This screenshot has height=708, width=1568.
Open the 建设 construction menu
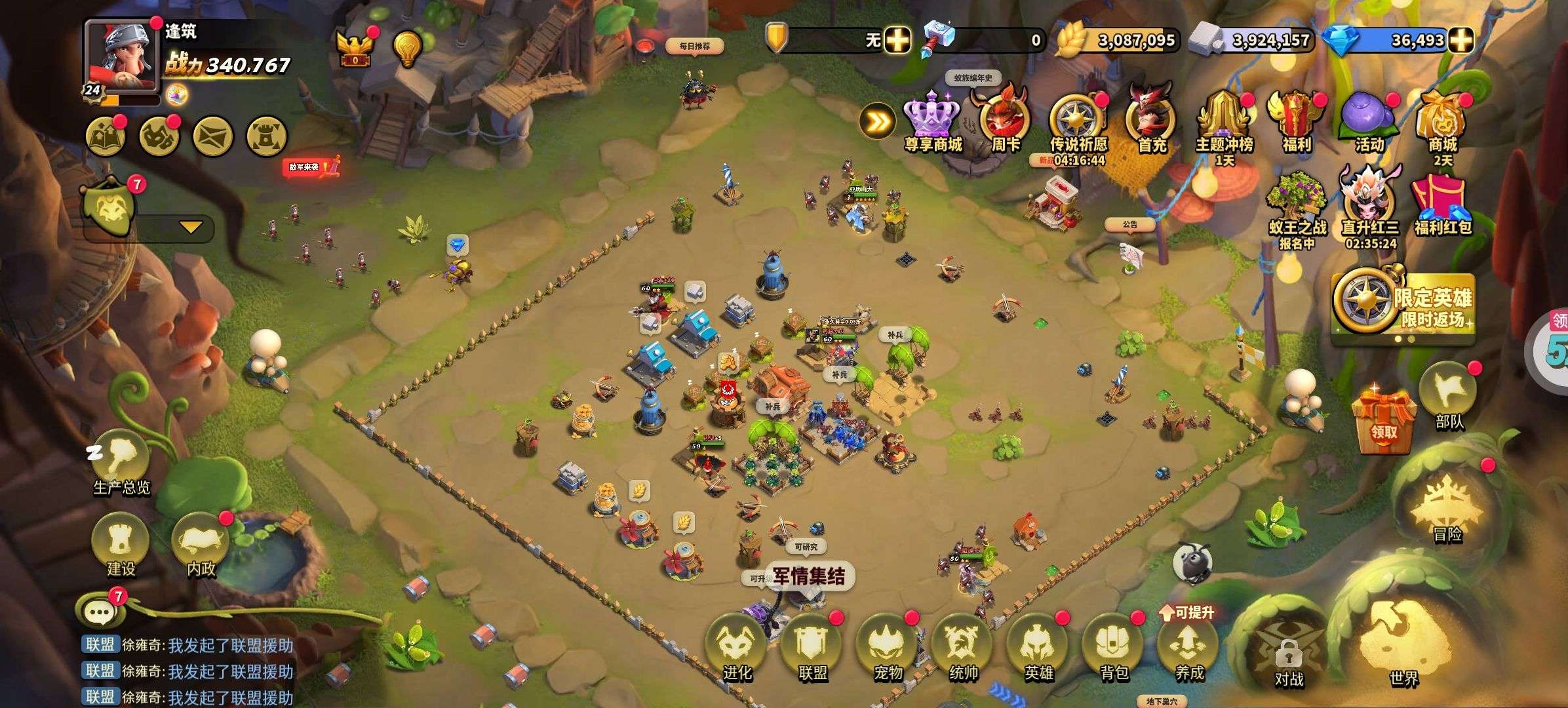tap(121, 541)
